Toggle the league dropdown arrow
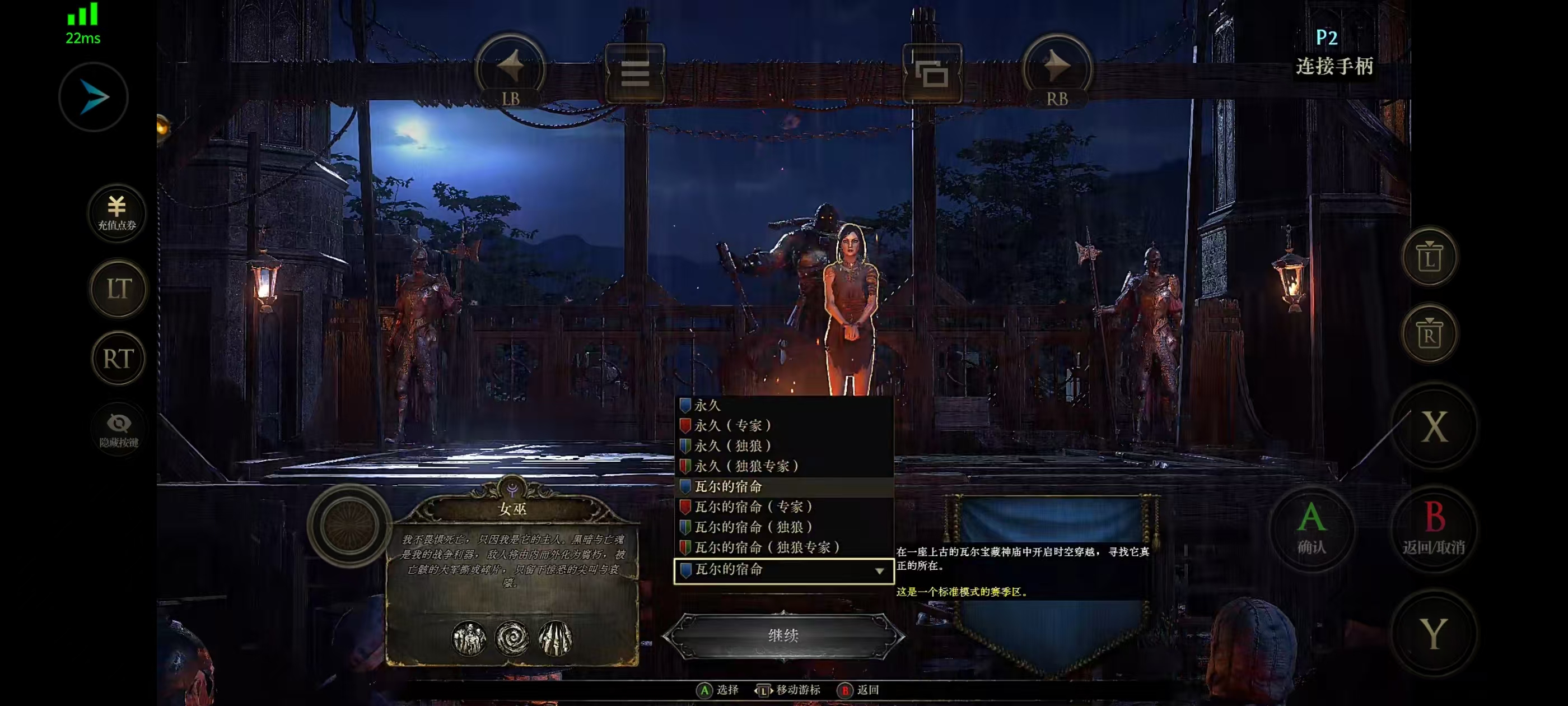 [x=879, y=571]
